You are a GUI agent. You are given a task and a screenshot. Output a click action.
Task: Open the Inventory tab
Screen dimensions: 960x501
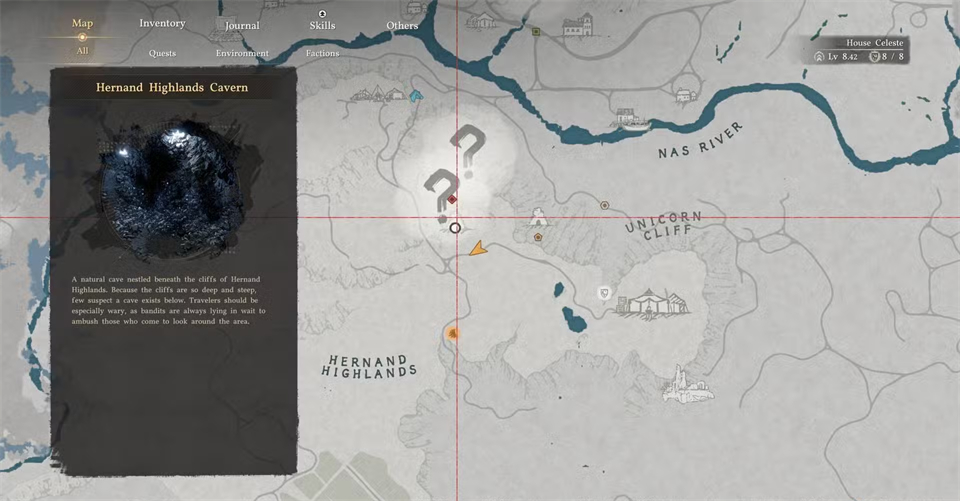click(x=162, y=23)
